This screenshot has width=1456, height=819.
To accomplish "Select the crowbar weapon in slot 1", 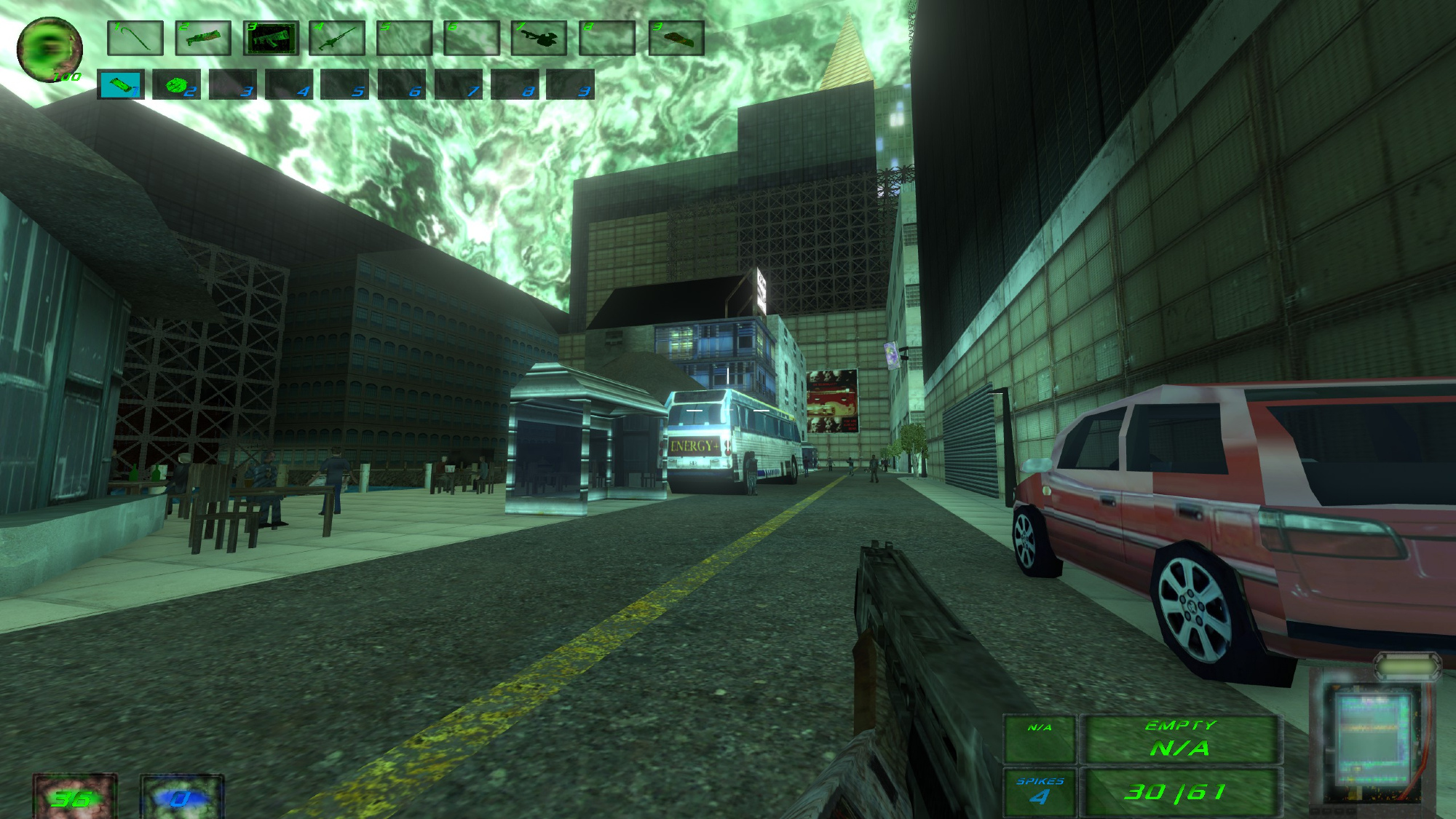I will click(x=135, y=38).
